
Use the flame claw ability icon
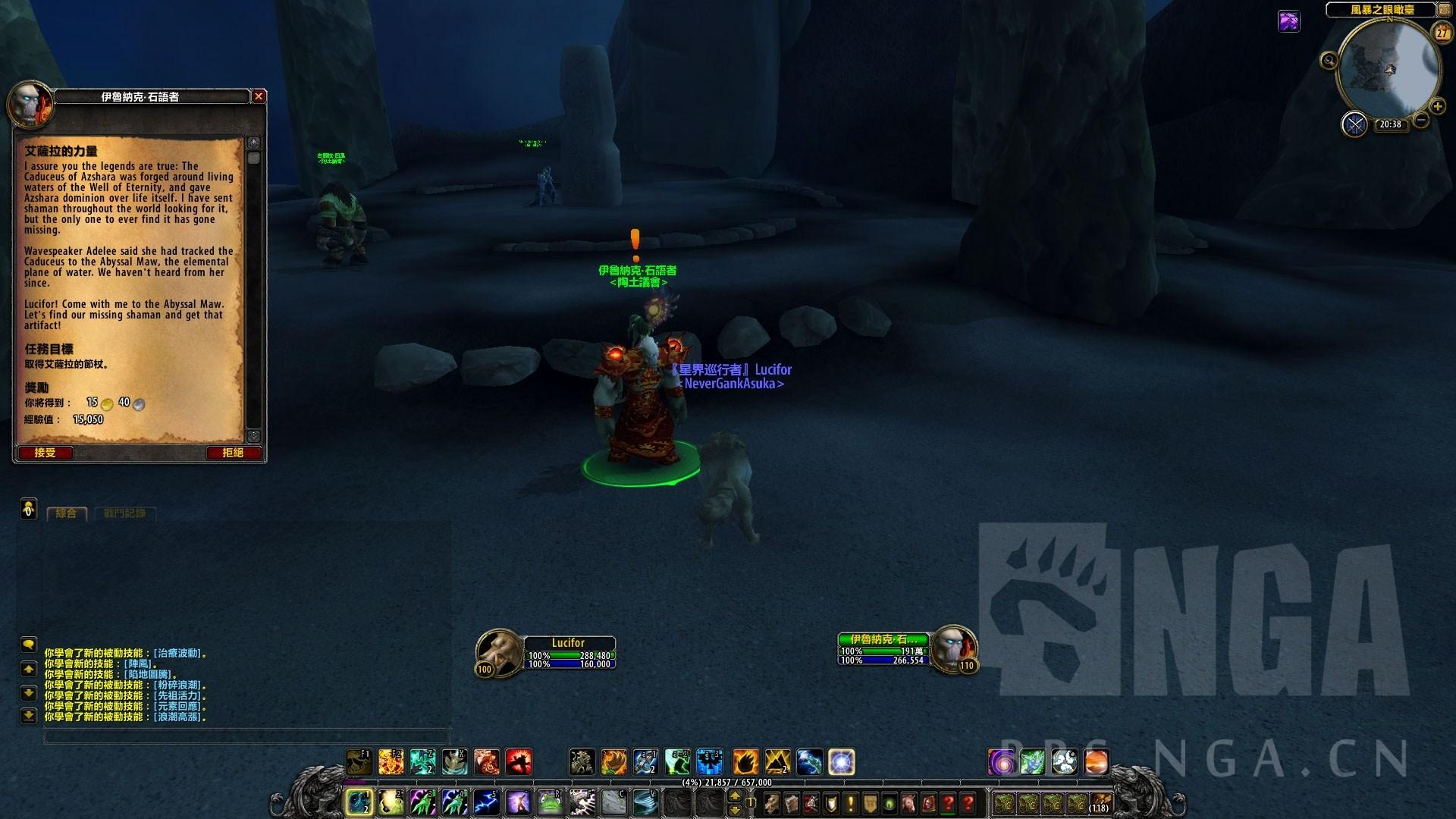[x=745, y=761]
